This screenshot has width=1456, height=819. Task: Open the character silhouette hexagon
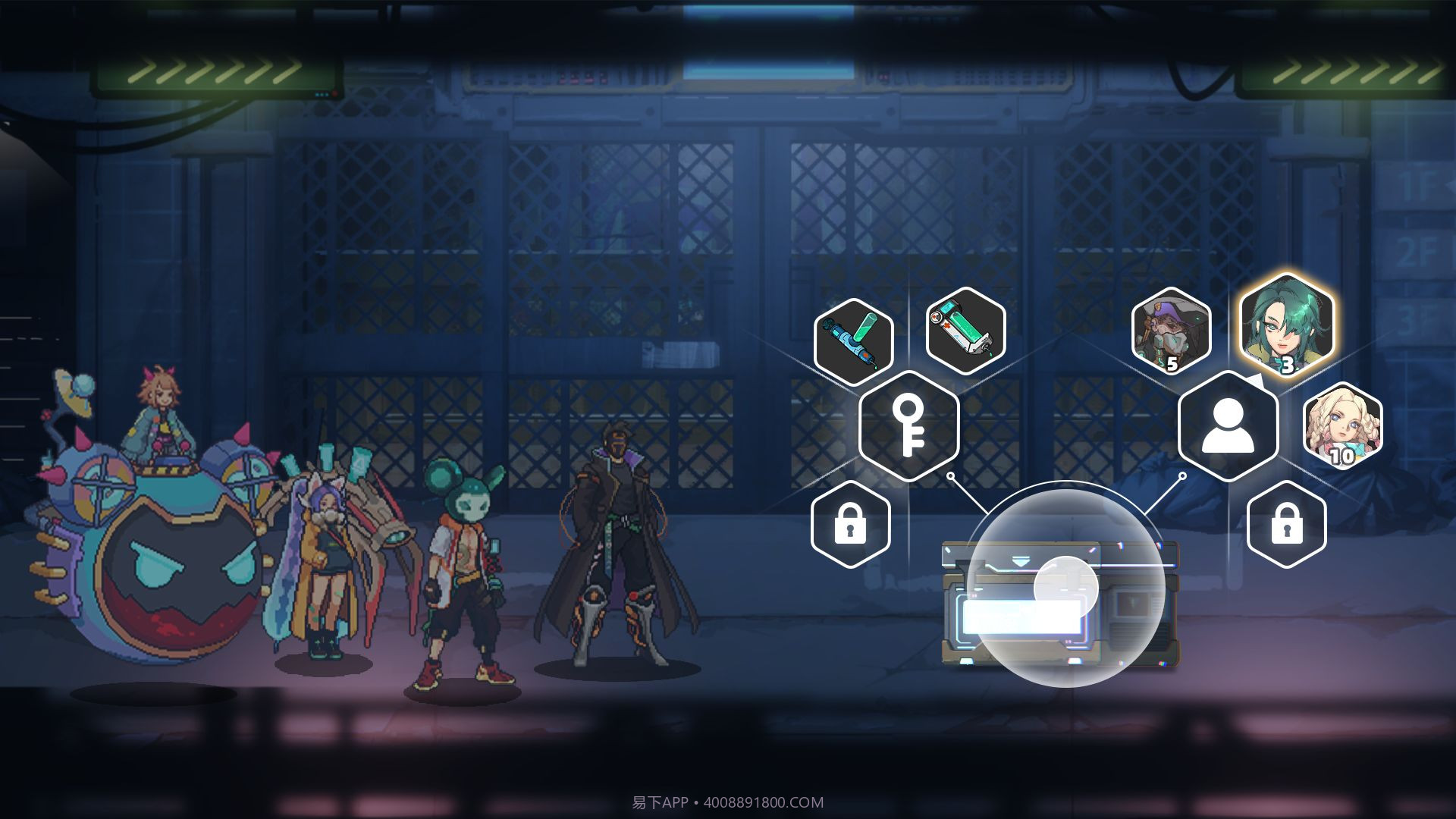(x=1228, y=425)
